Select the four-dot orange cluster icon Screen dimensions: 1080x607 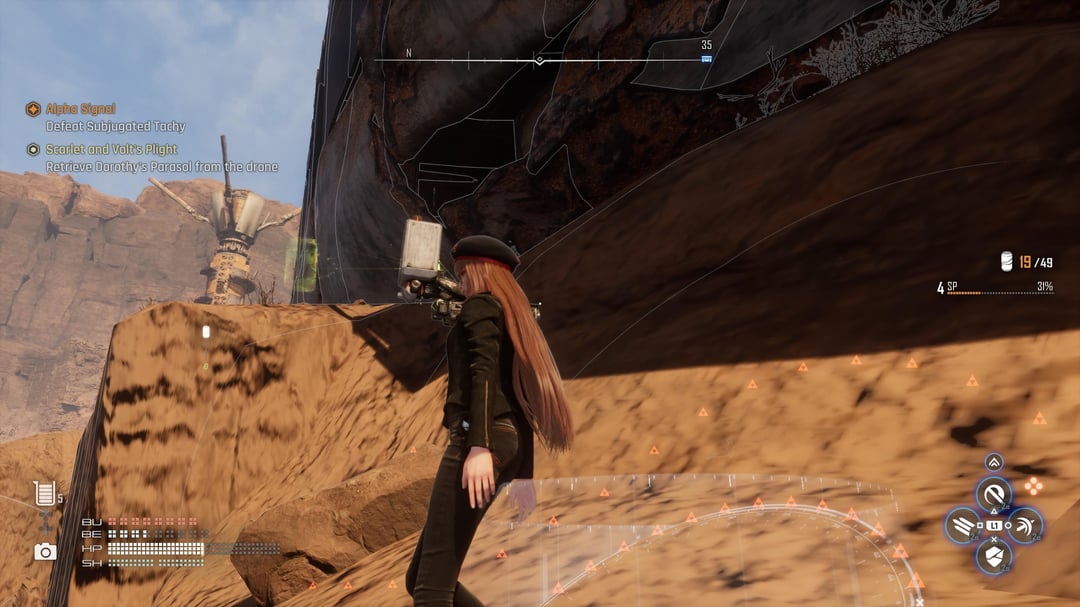(1033, 486)
